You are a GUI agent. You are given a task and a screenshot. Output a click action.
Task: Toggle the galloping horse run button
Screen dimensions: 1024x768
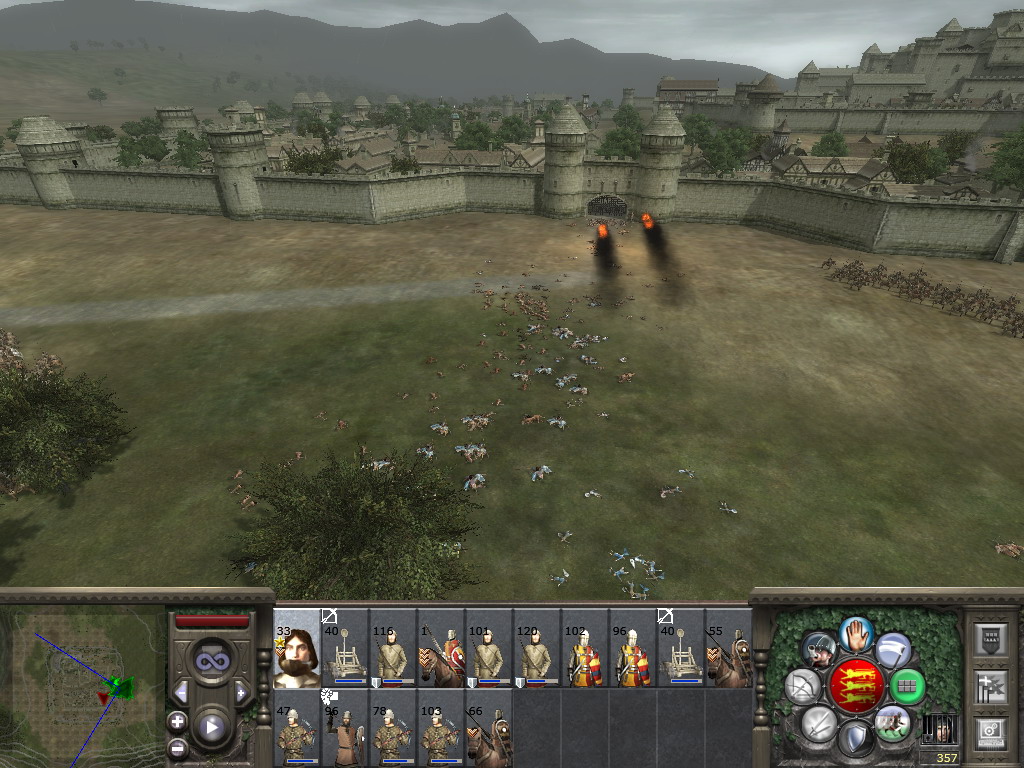(893, 722)
